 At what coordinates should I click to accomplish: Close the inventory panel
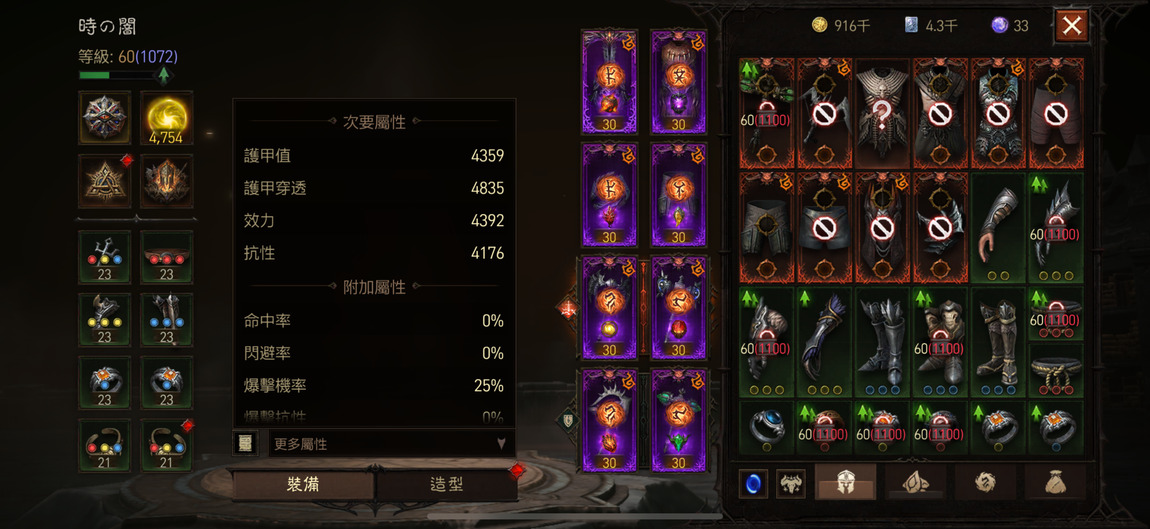click(1071, 26)
